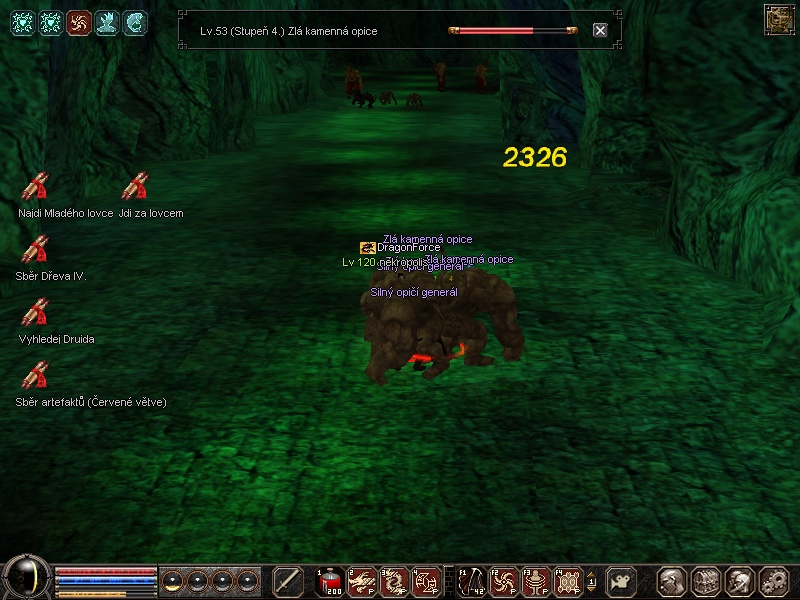
Task: Open the 'Sběr artefaktů (Červené větve)' quest scroll
Action: coord(36,376)
